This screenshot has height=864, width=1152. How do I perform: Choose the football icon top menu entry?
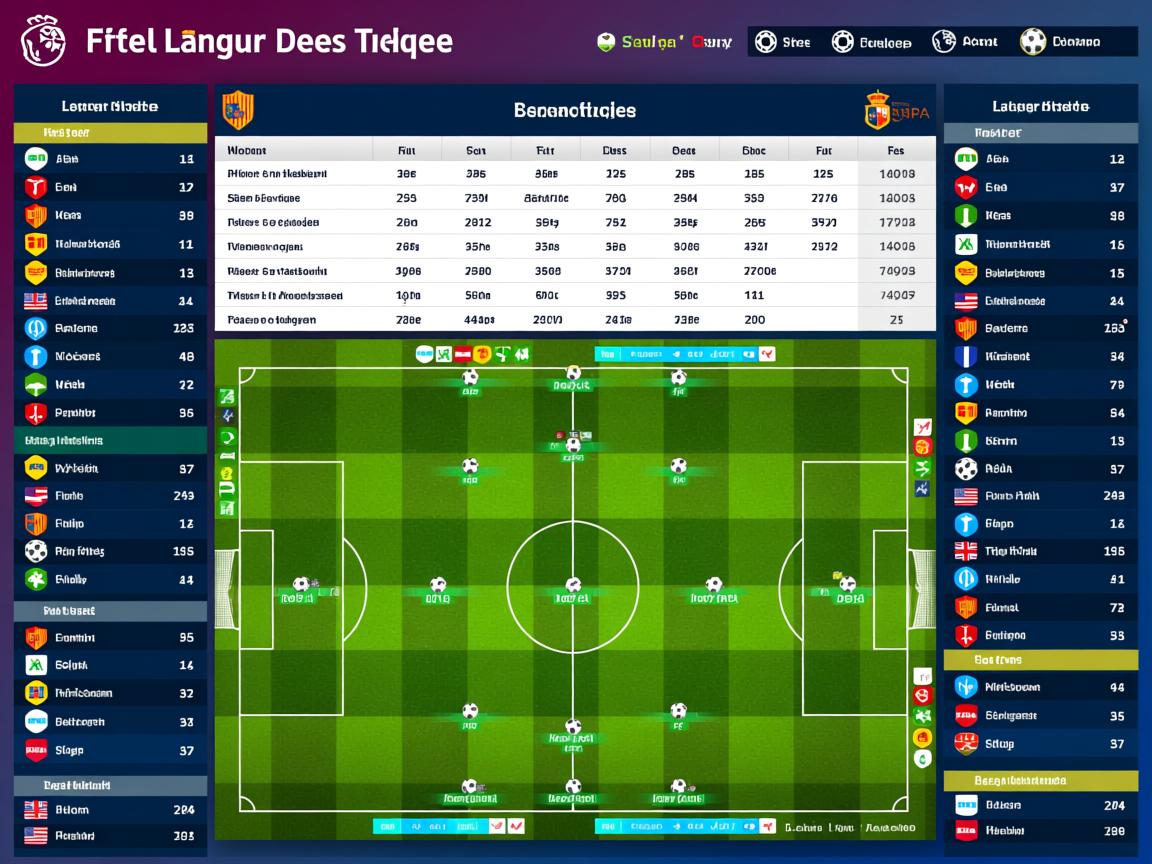(x=1060, y=42)
